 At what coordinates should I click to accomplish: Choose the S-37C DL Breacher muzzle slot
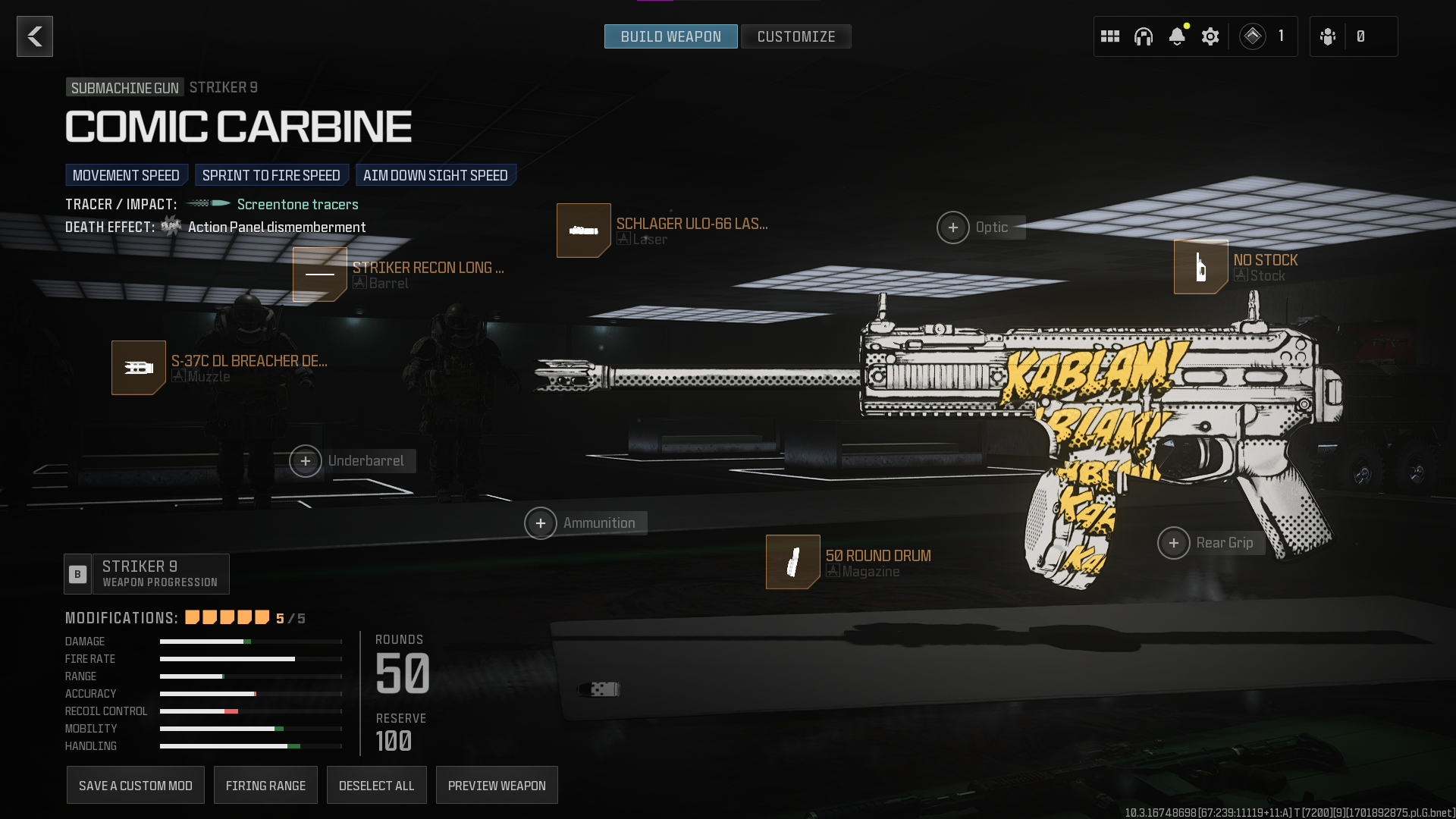[x=139, y=368]
